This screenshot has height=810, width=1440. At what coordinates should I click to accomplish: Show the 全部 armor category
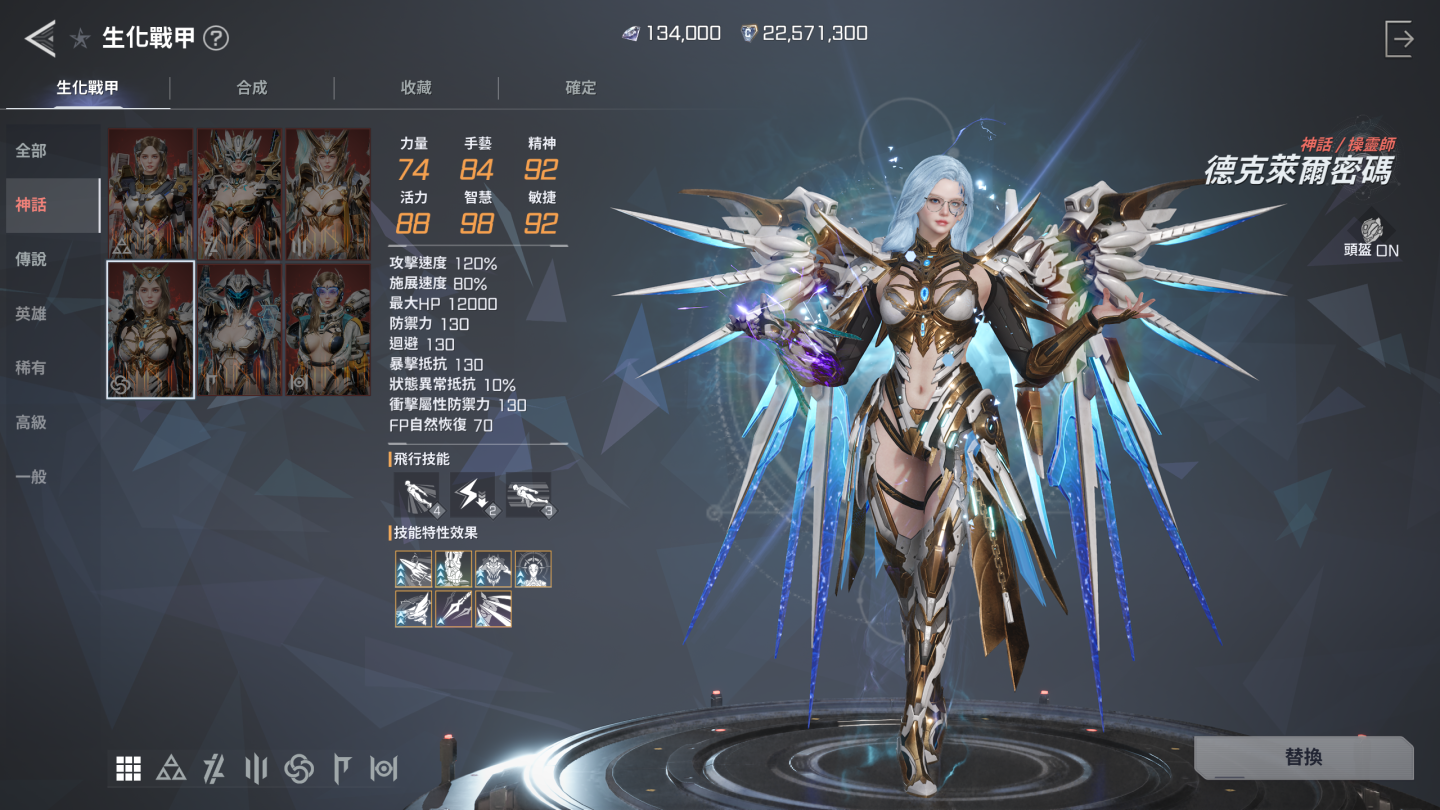click(x=32, y=151)
